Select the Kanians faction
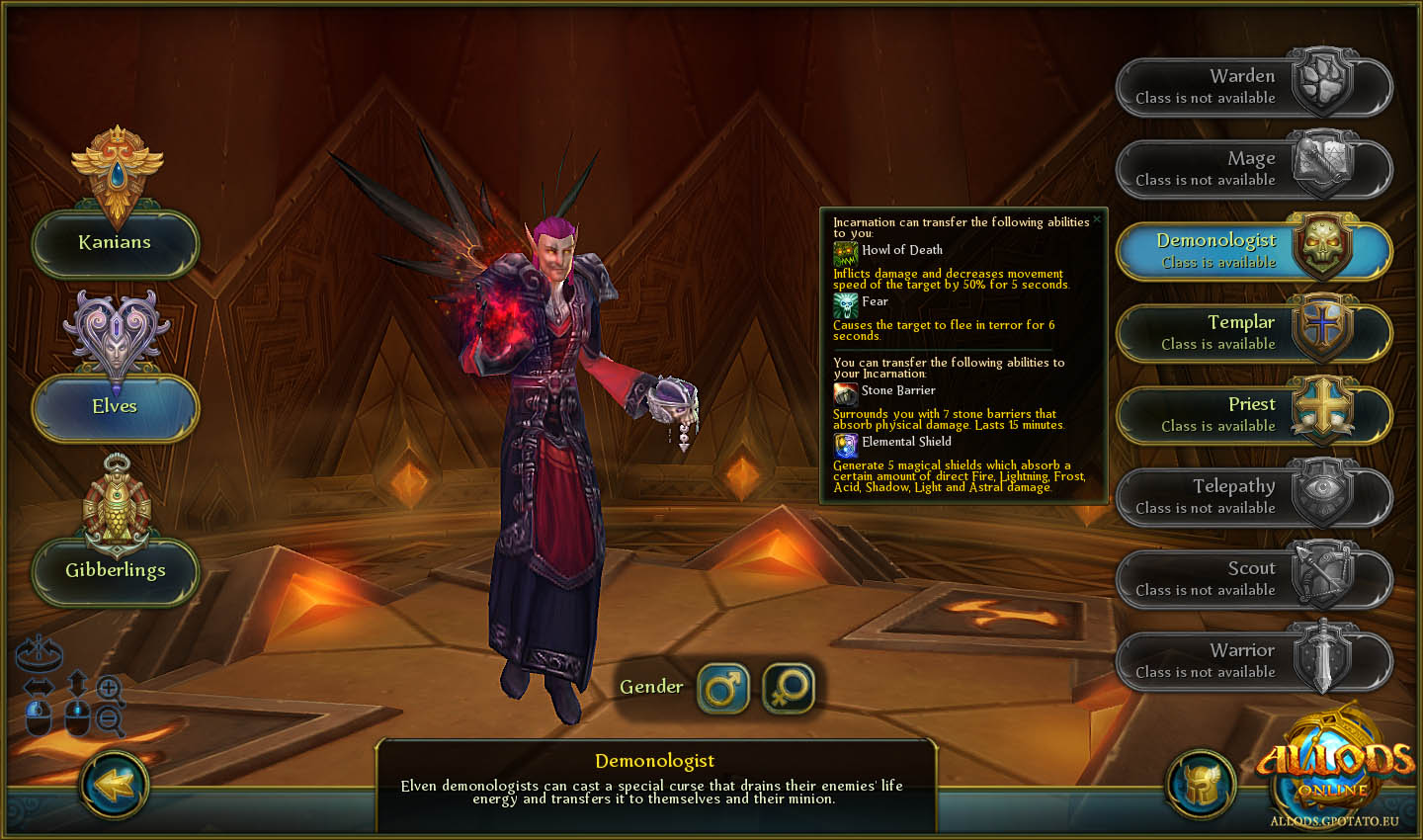The height and width of the screenshot is (840, 1423). 115,243
